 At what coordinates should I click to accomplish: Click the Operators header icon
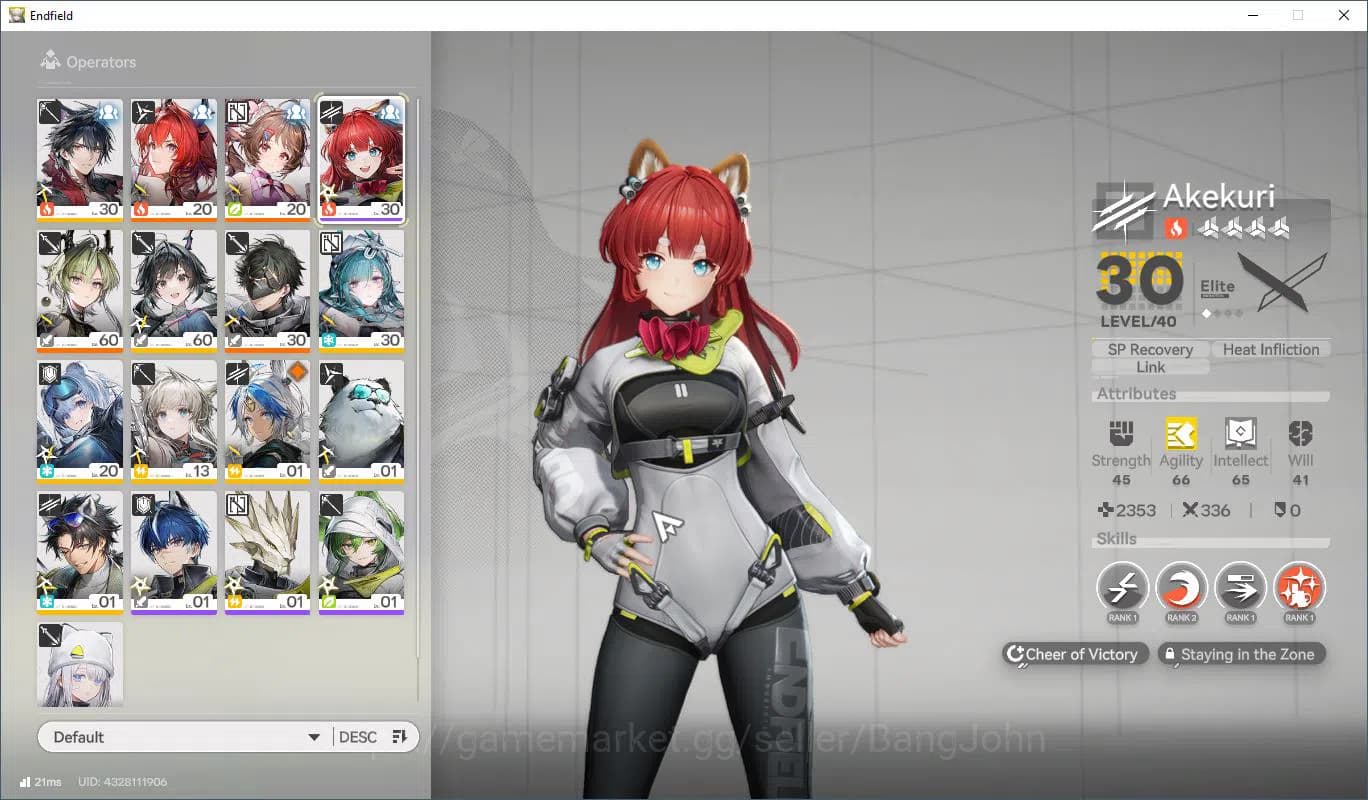point(50,61)
